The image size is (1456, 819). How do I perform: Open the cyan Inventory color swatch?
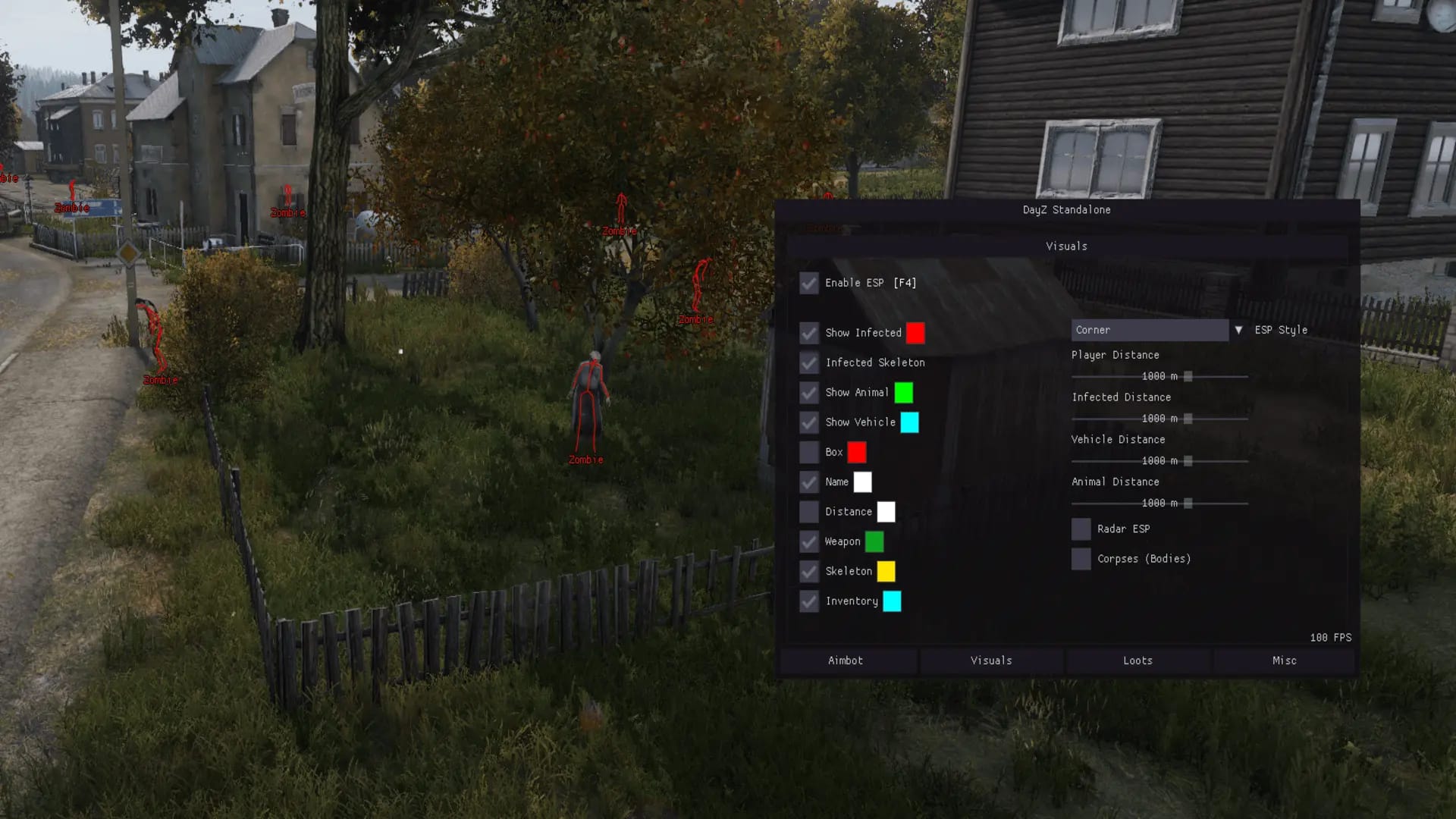click(893, 601)
